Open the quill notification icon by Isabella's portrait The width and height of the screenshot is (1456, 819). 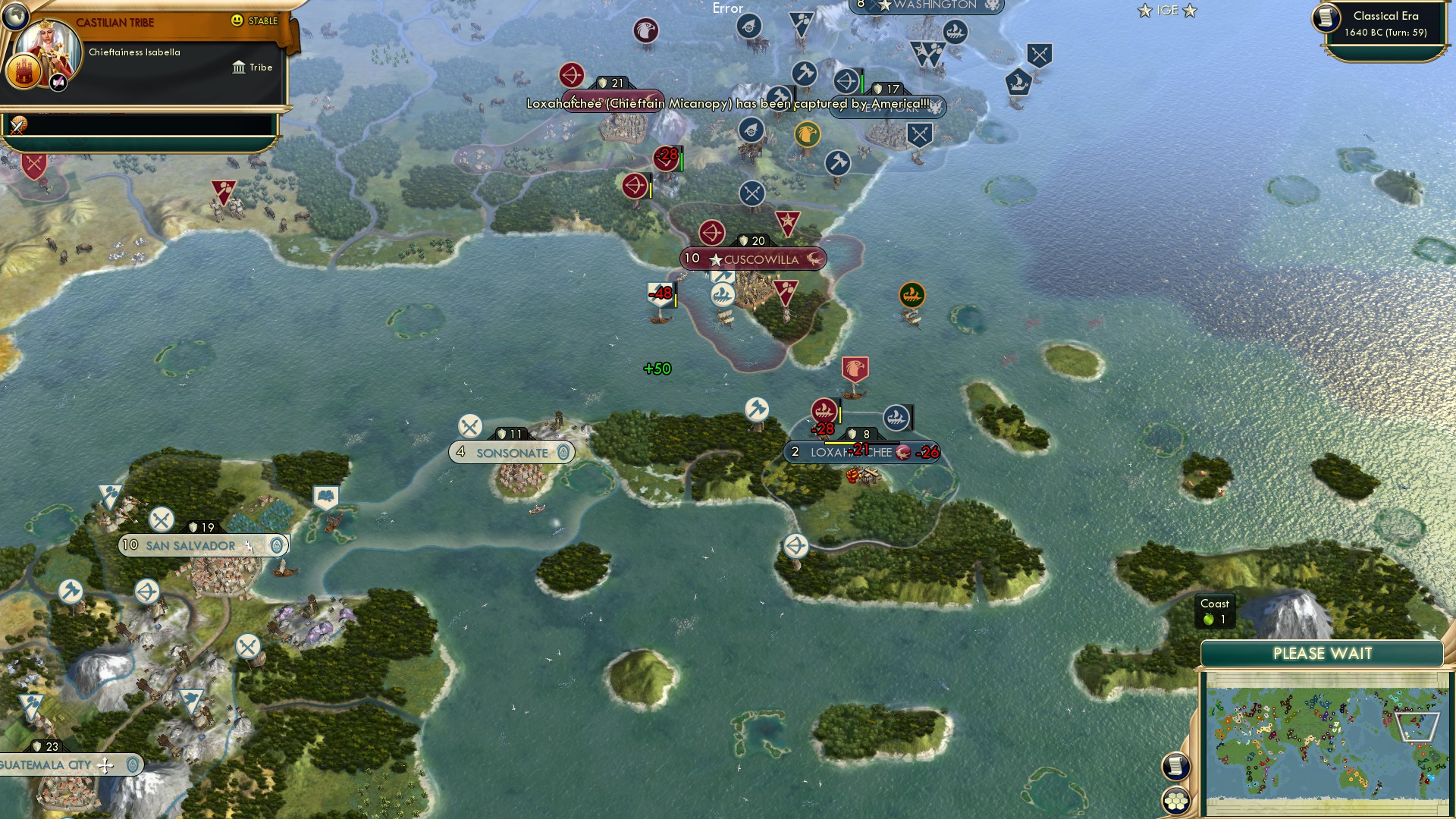(x=57, y=83)
